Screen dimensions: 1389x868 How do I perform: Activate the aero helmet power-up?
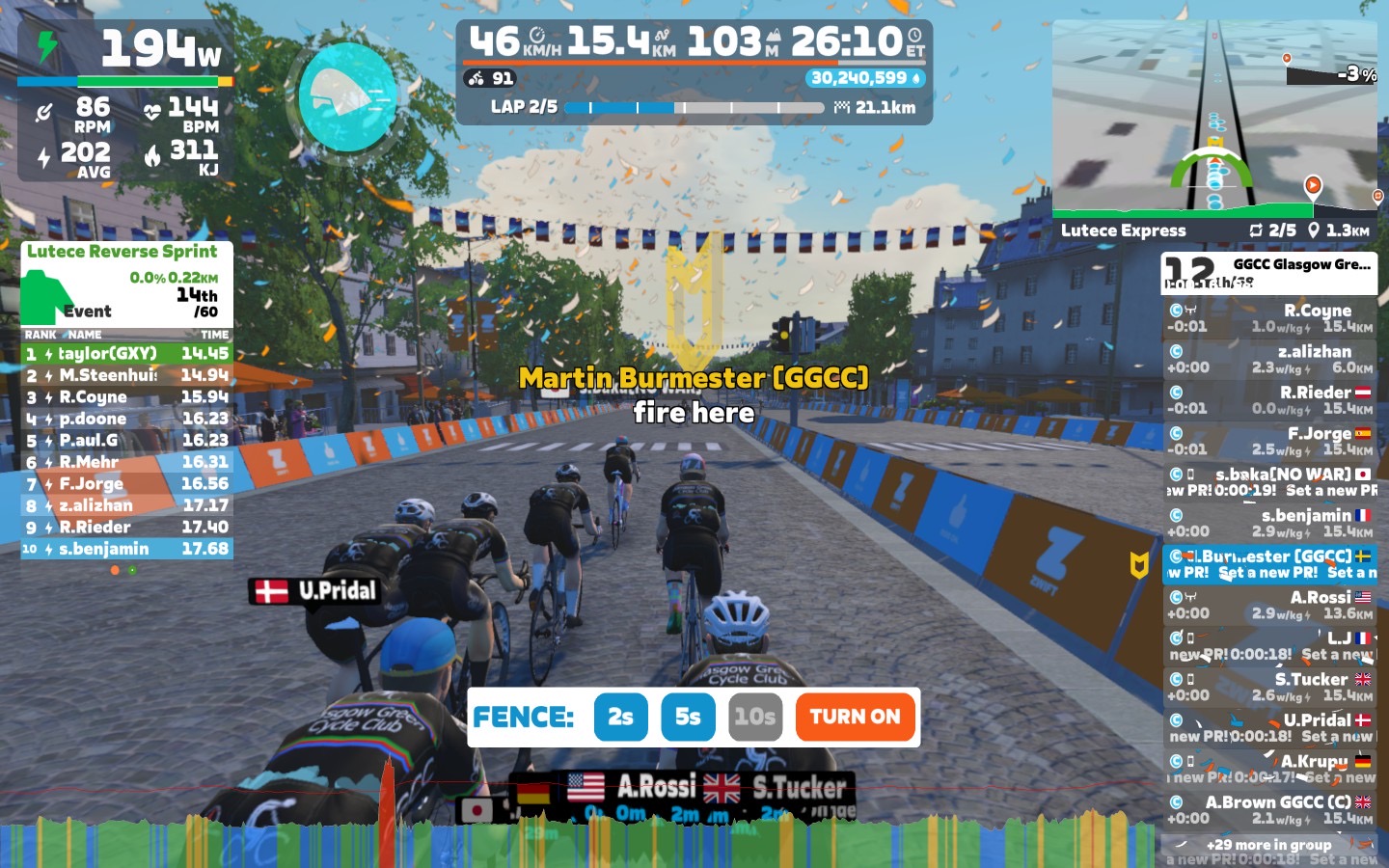pyautogui.click(x=348, y=96)
